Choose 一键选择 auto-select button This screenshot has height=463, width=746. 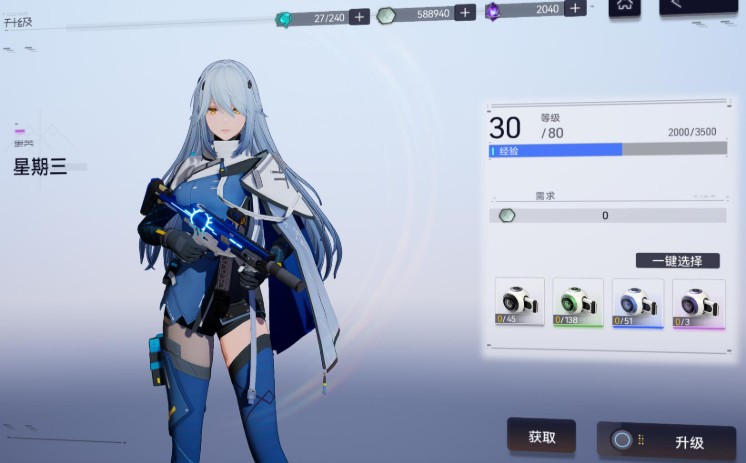[x=677, y=260]
